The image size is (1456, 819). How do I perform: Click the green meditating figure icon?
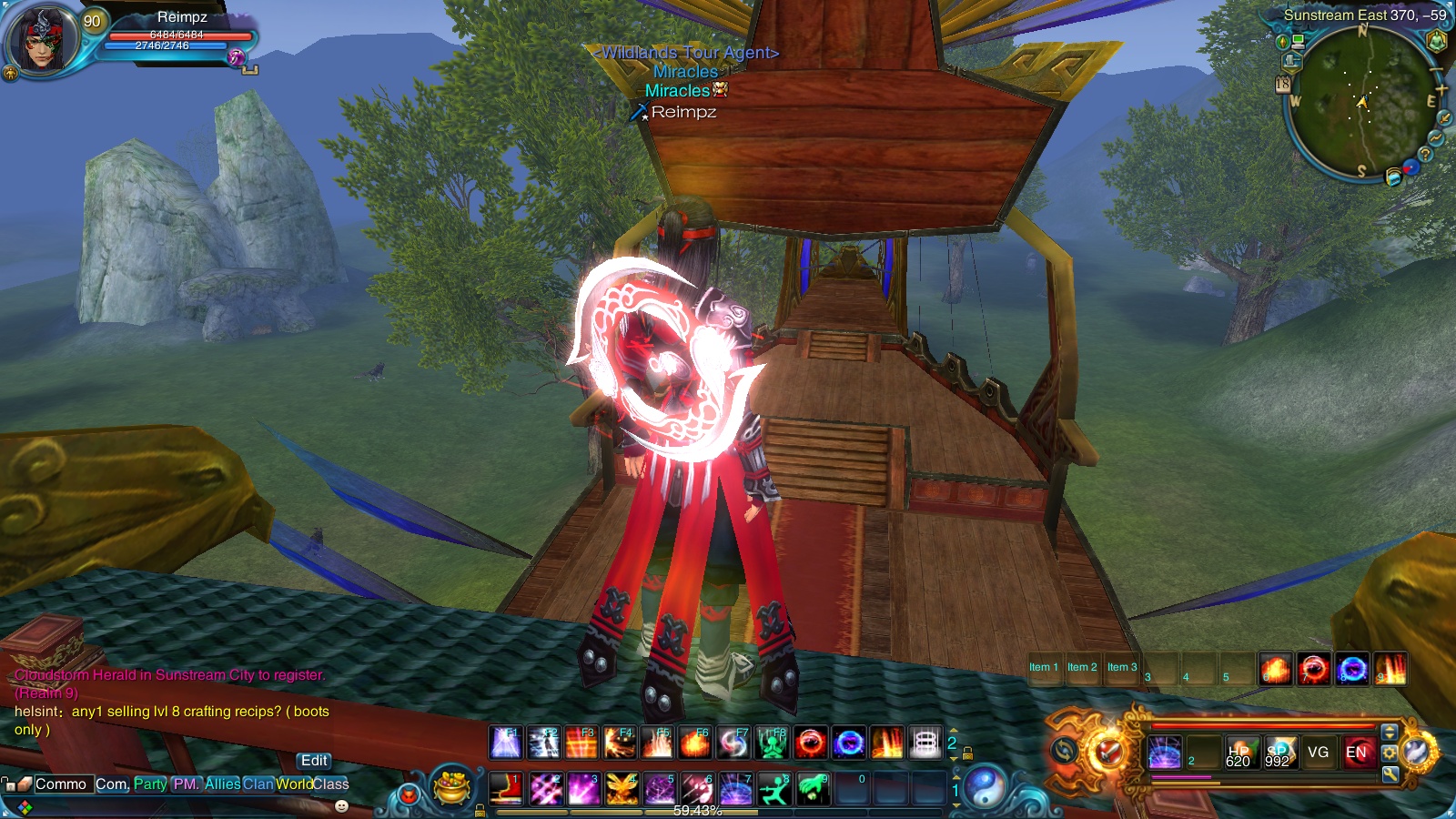click(1437, 40)
